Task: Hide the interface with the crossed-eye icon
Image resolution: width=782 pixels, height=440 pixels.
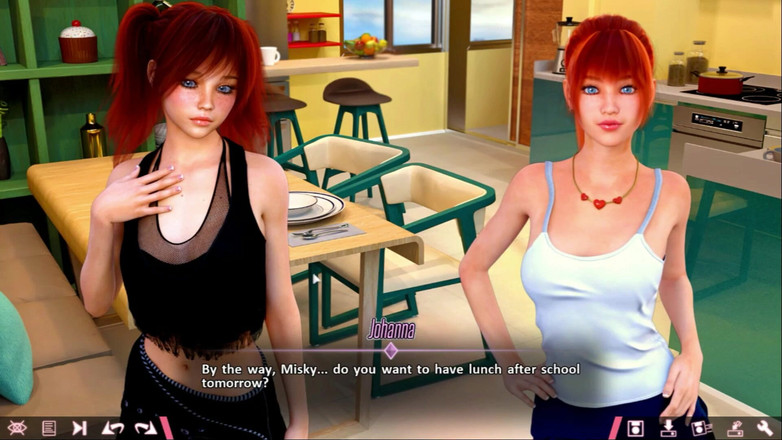Action: (x=17, y=428)
